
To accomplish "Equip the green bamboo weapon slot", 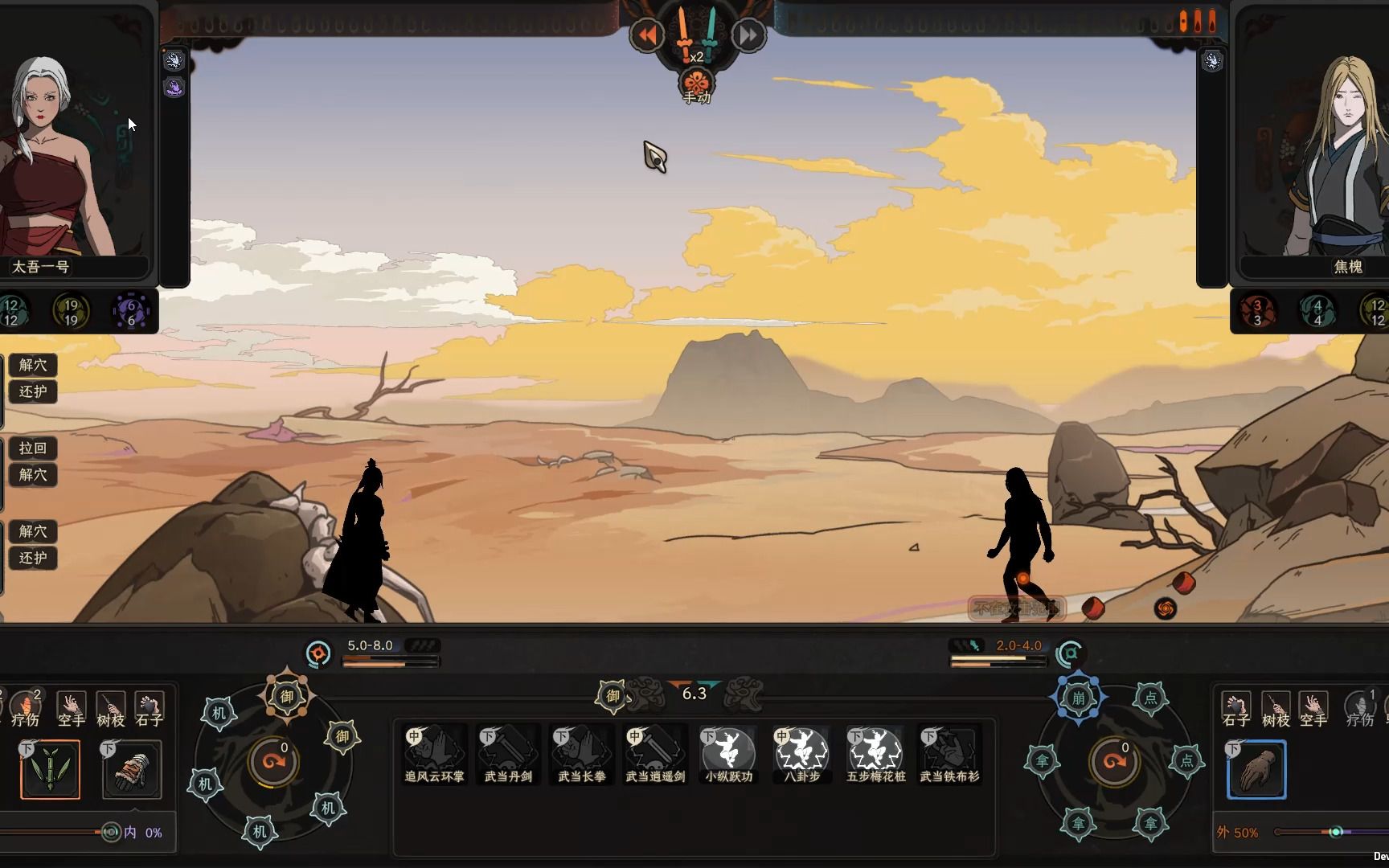I will point(51,769).
